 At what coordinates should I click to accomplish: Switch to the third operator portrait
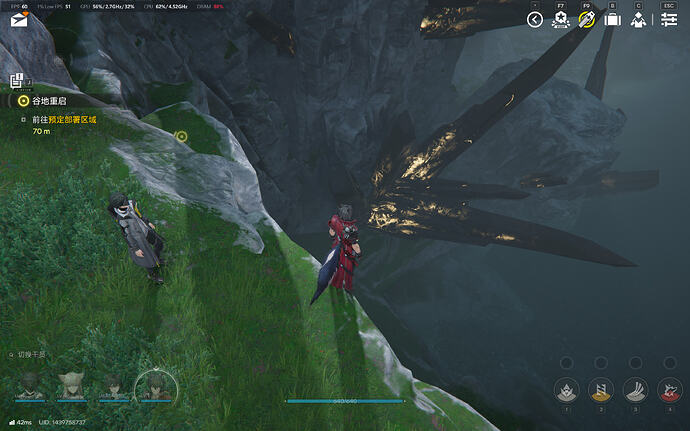coord(113,385)
